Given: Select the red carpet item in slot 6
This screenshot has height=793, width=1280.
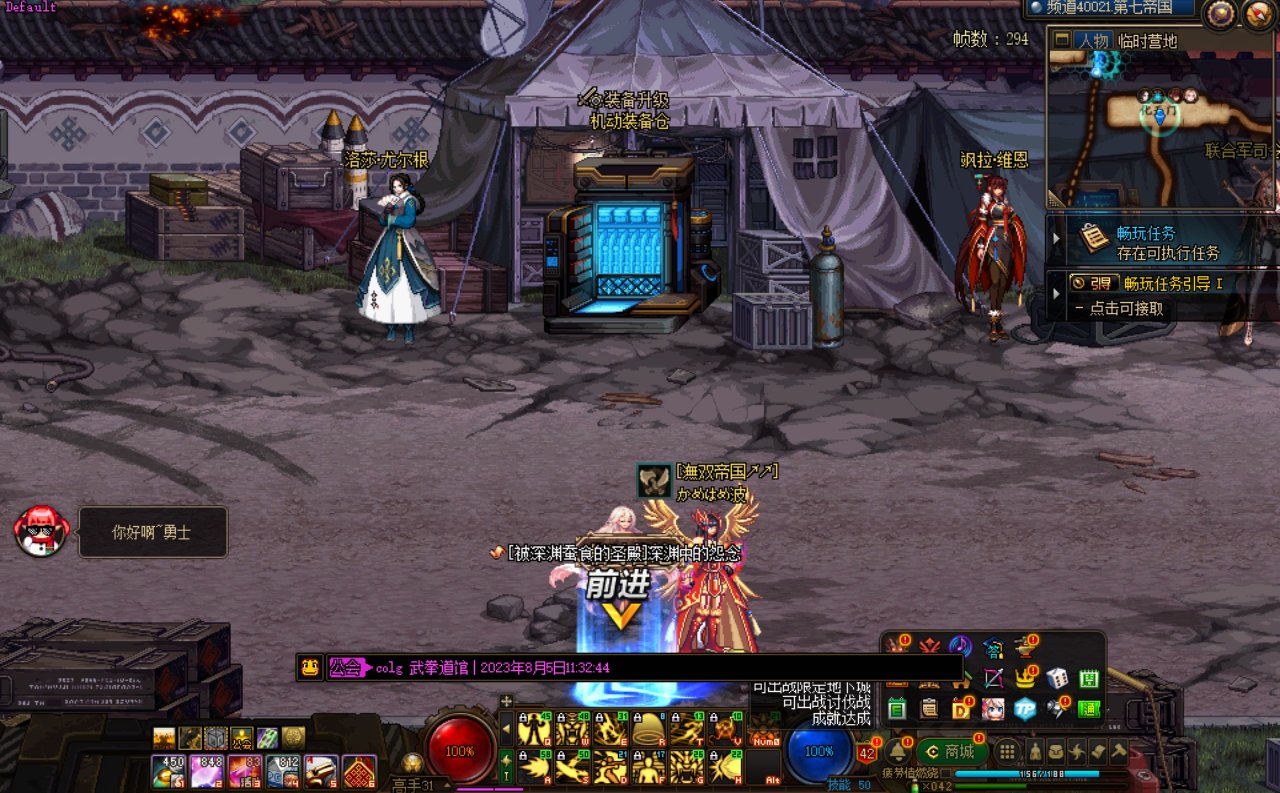Looking at the screenshot, I should point(358,772).
